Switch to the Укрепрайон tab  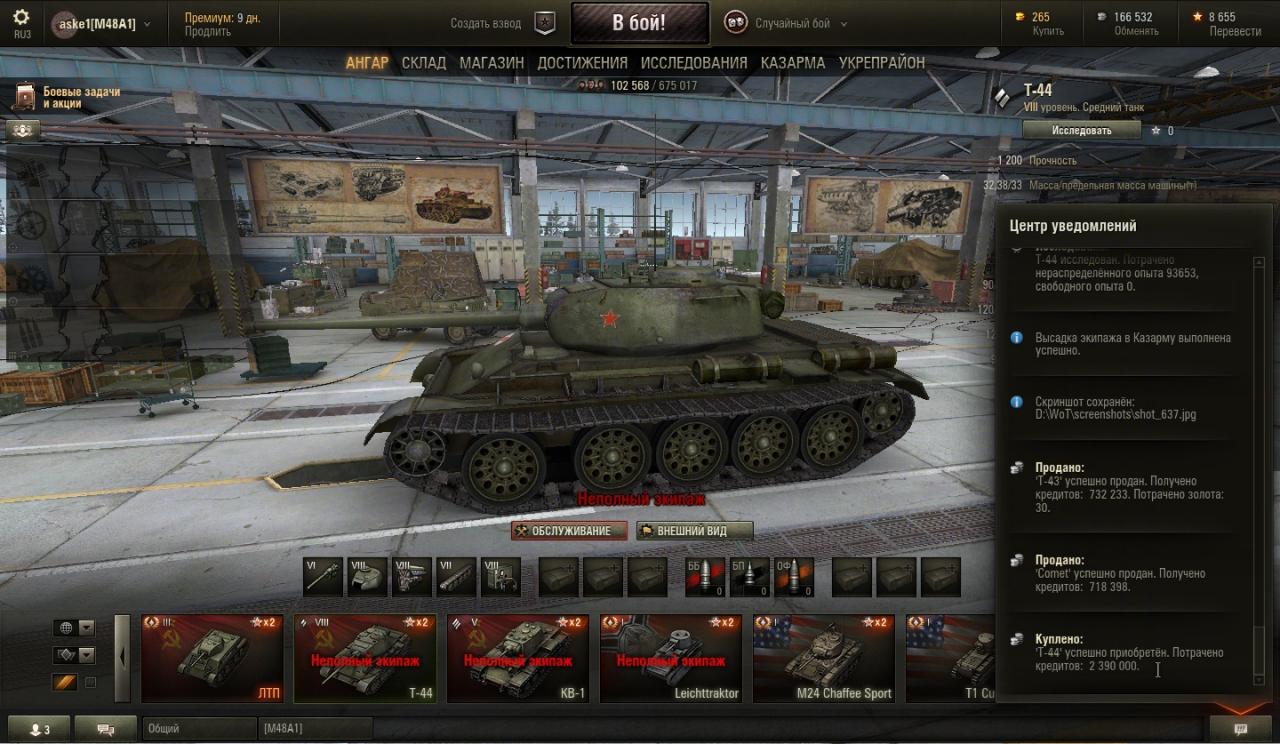click(882, 62)
